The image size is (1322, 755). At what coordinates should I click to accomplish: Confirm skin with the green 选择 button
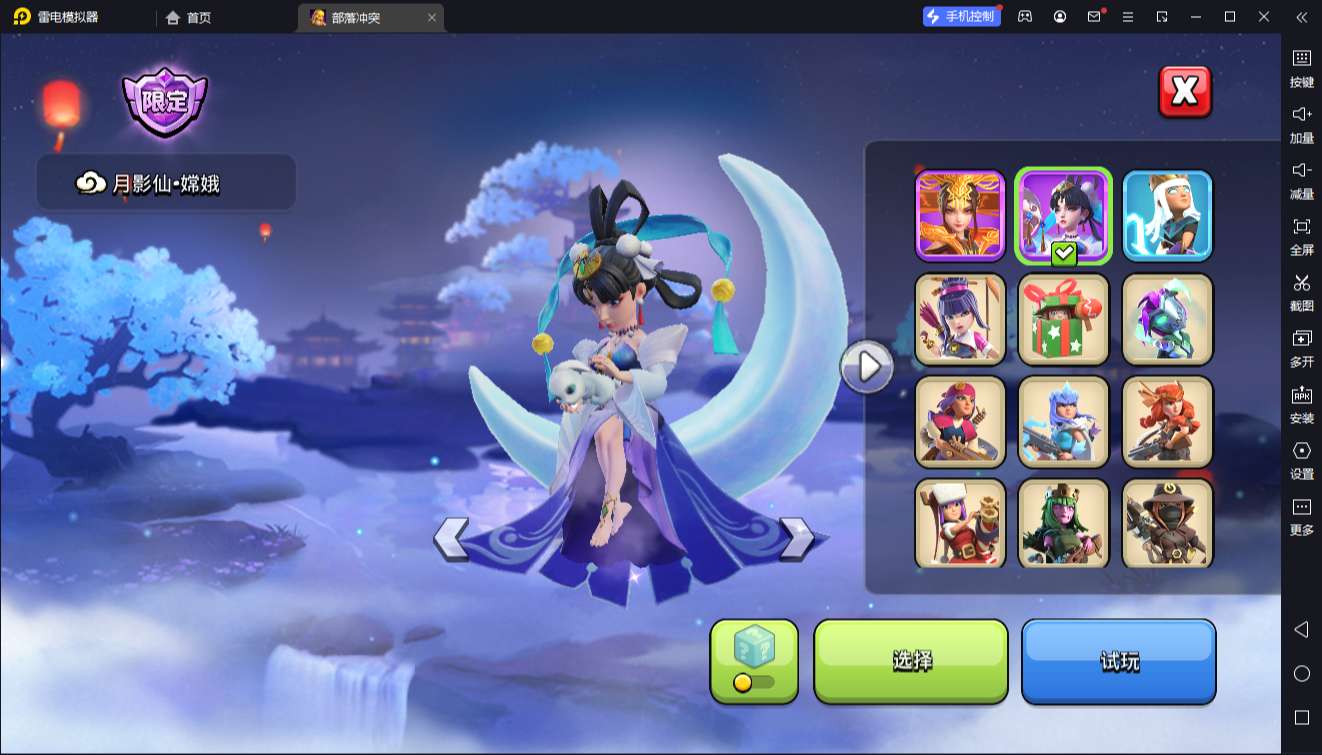pos(911,661)
